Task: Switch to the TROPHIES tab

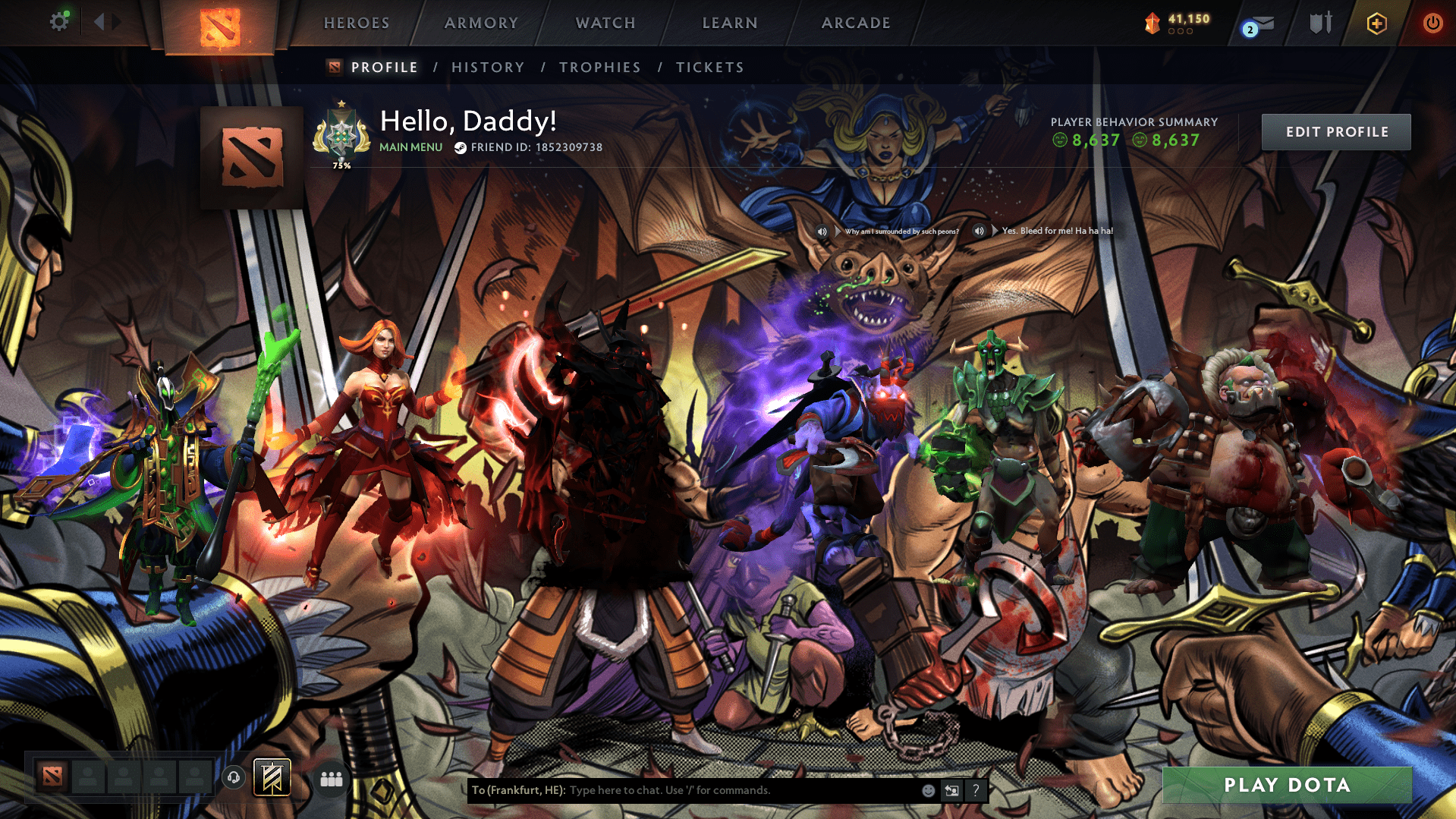Action: 599,67
